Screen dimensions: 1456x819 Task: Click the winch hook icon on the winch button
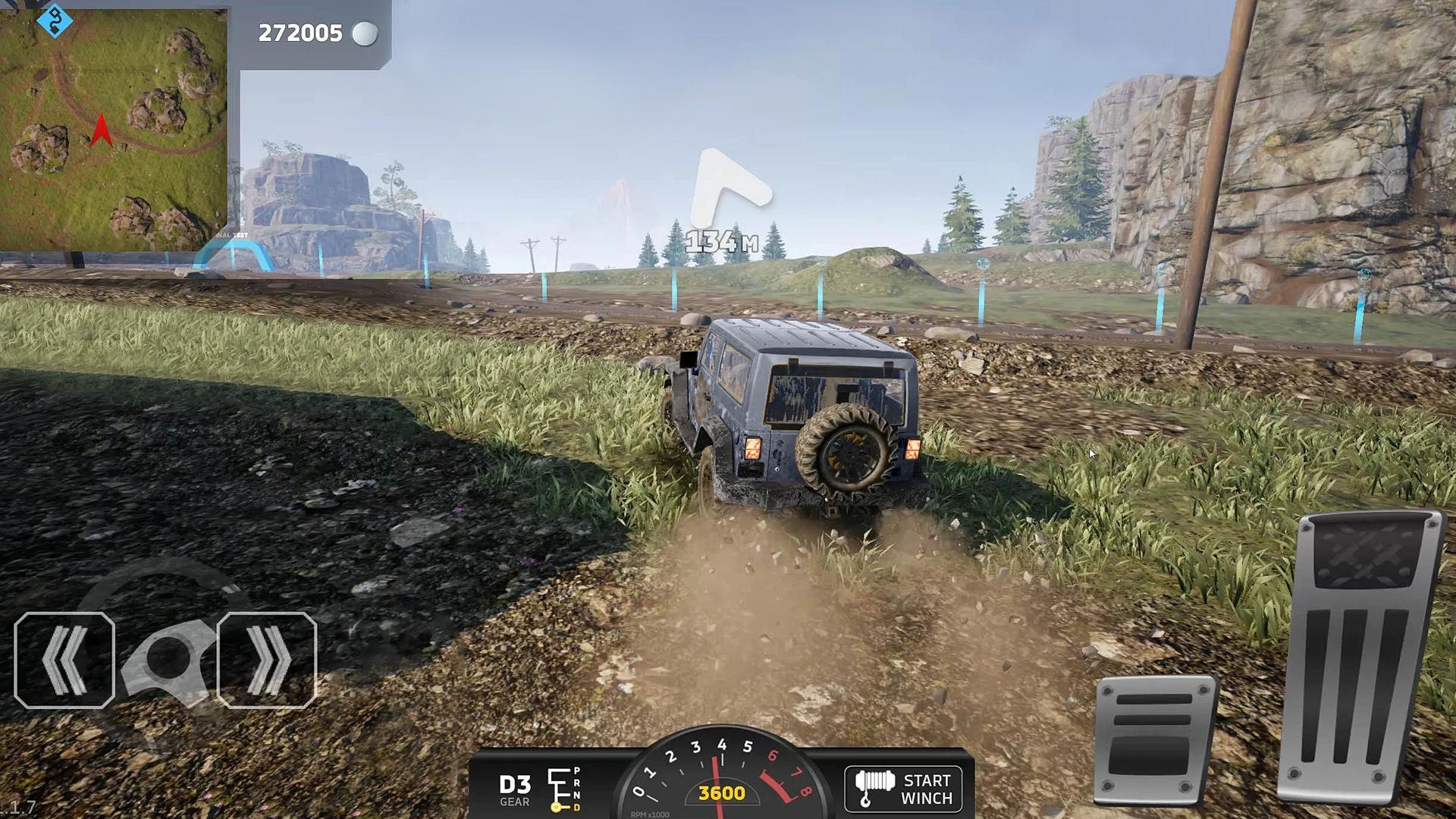[x=874, y=789]
